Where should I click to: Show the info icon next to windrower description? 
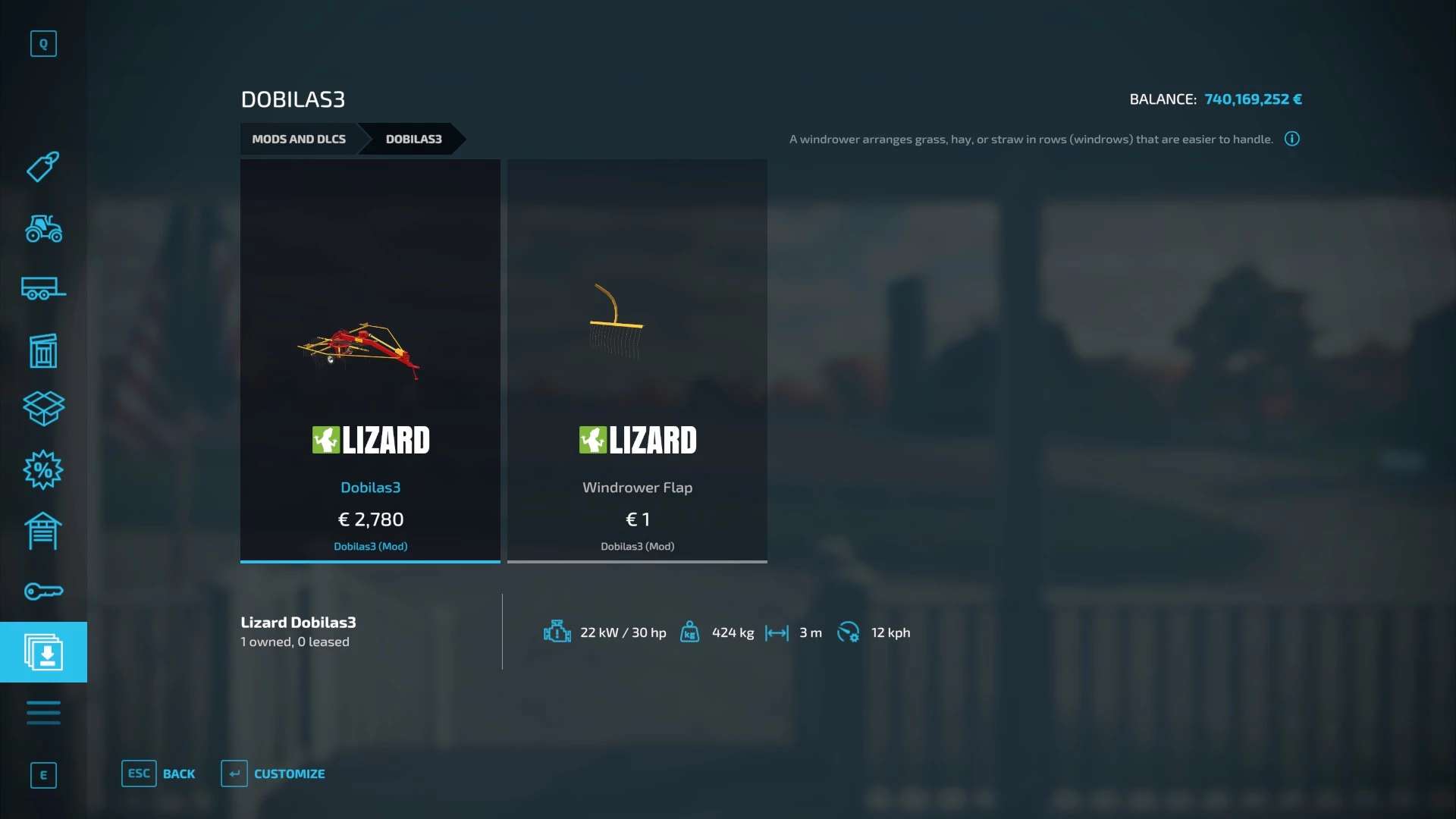1292,139
